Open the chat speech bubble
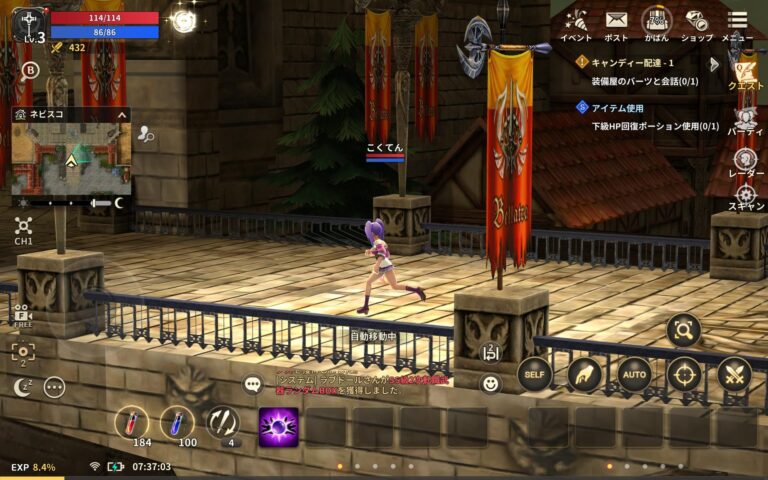The height and width of the screenshot is (480, 768). tap(252, 384)
